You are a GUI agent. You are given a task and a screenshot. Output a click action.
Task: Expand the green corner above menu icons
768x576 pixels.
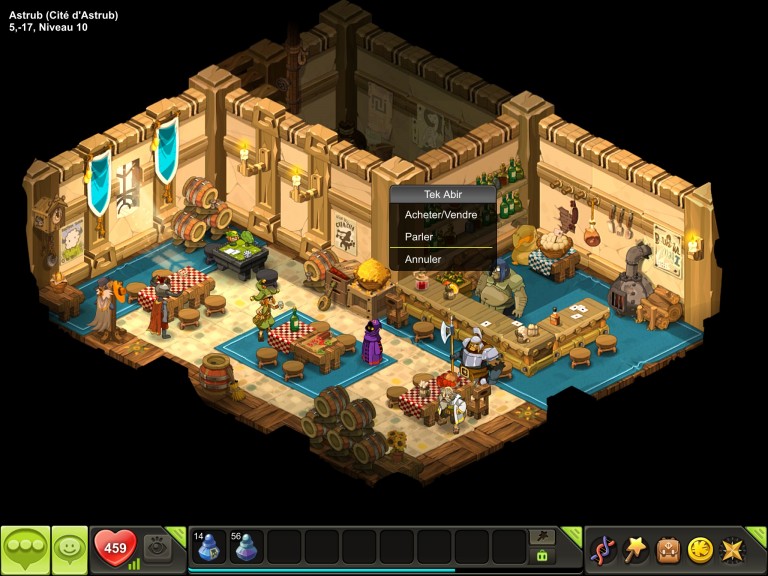pyautogui.click(x=757, y=534)
